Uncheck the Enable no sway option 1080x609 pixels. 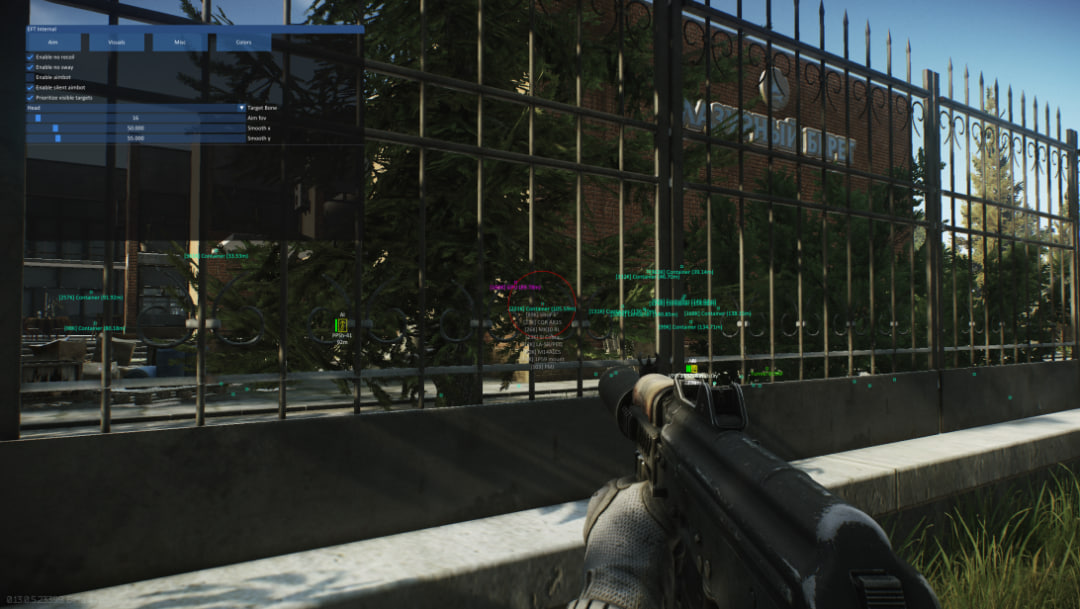29,67
